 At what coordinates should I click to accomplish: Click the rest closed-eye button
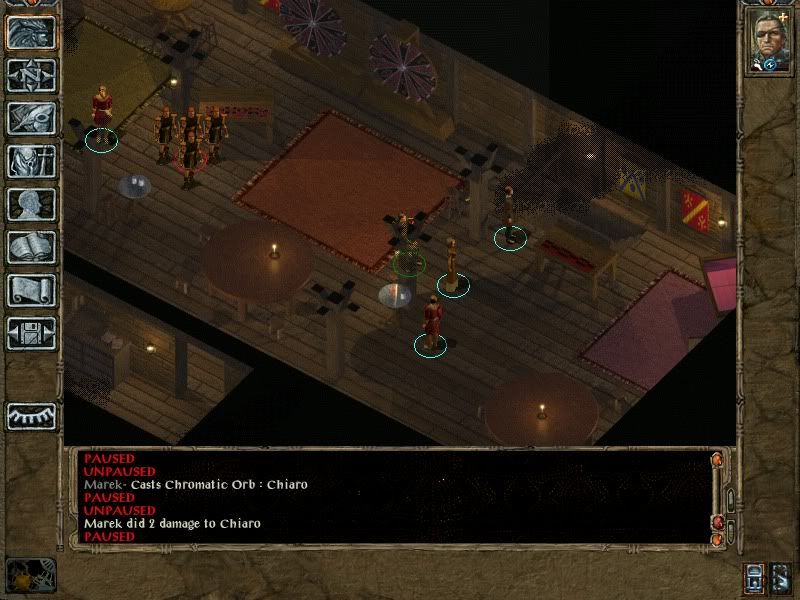(x=31, y=415)
